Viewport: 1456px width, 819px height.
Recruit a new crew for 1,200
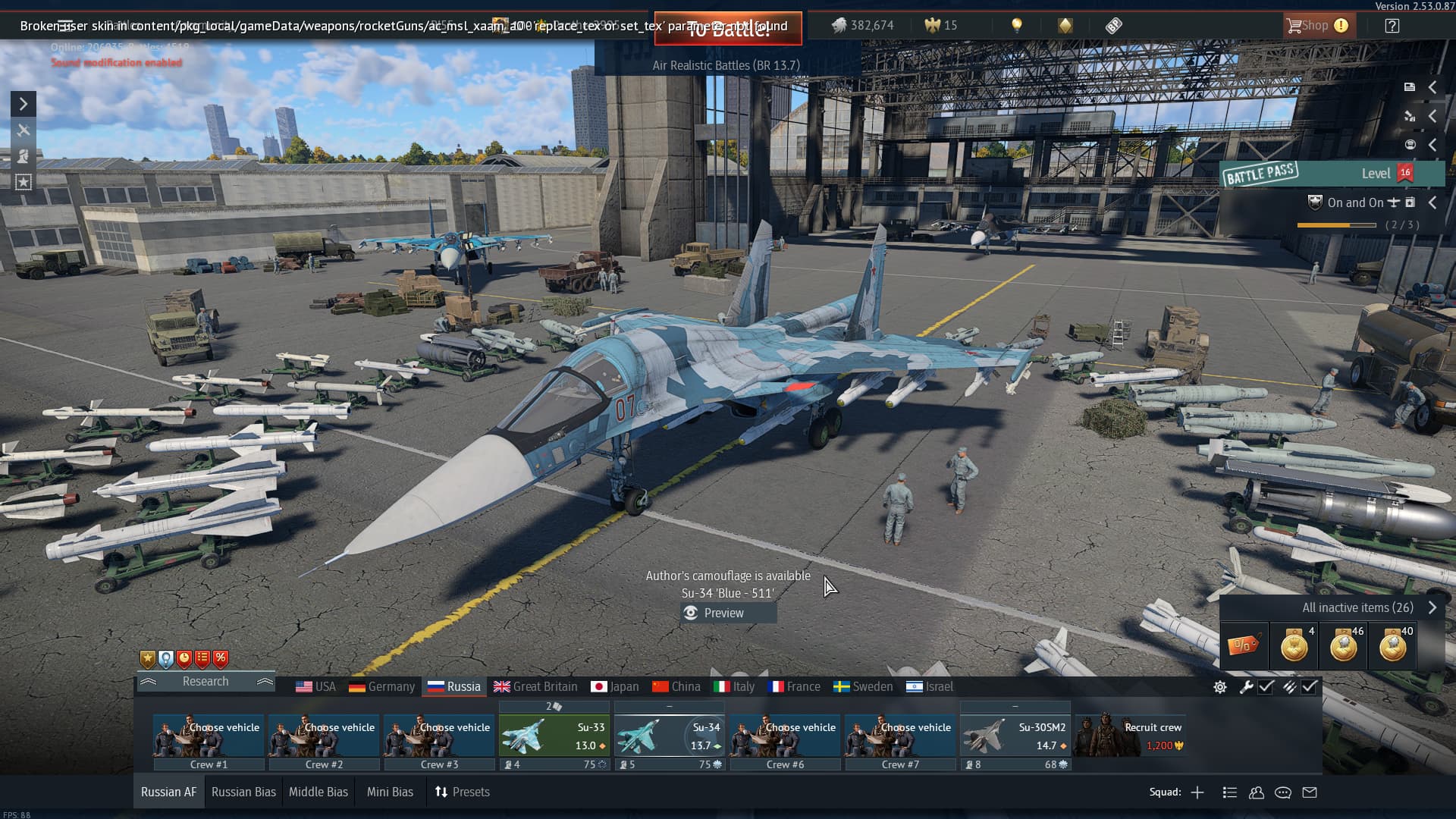click(1130, 736)
